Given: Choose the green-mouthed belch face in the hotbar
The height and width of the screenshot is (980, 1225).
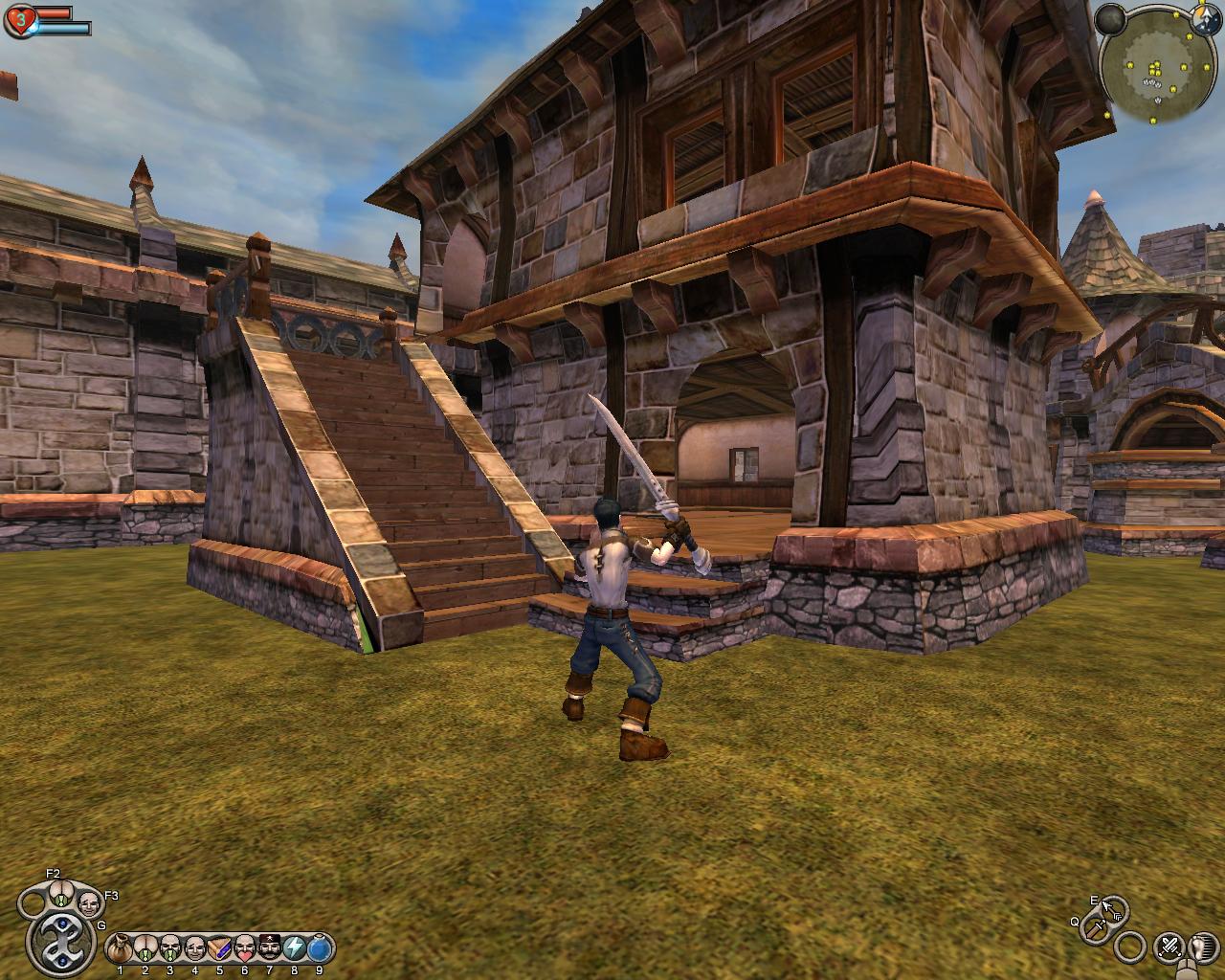Looking at the screenshot, I should (170, 948).
